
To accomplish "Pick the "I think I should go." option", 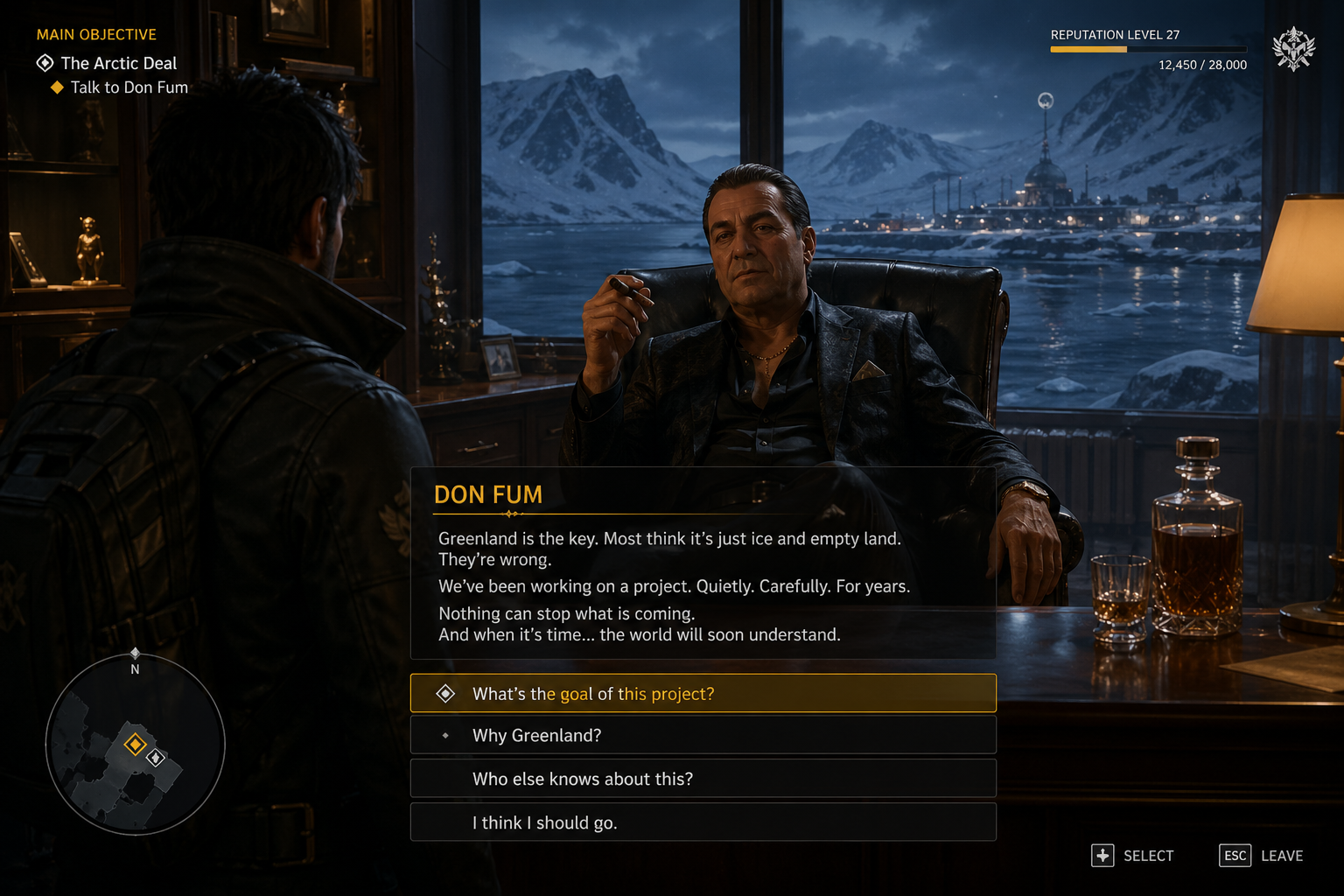I will pyautogui.click(x=703, y=822).
